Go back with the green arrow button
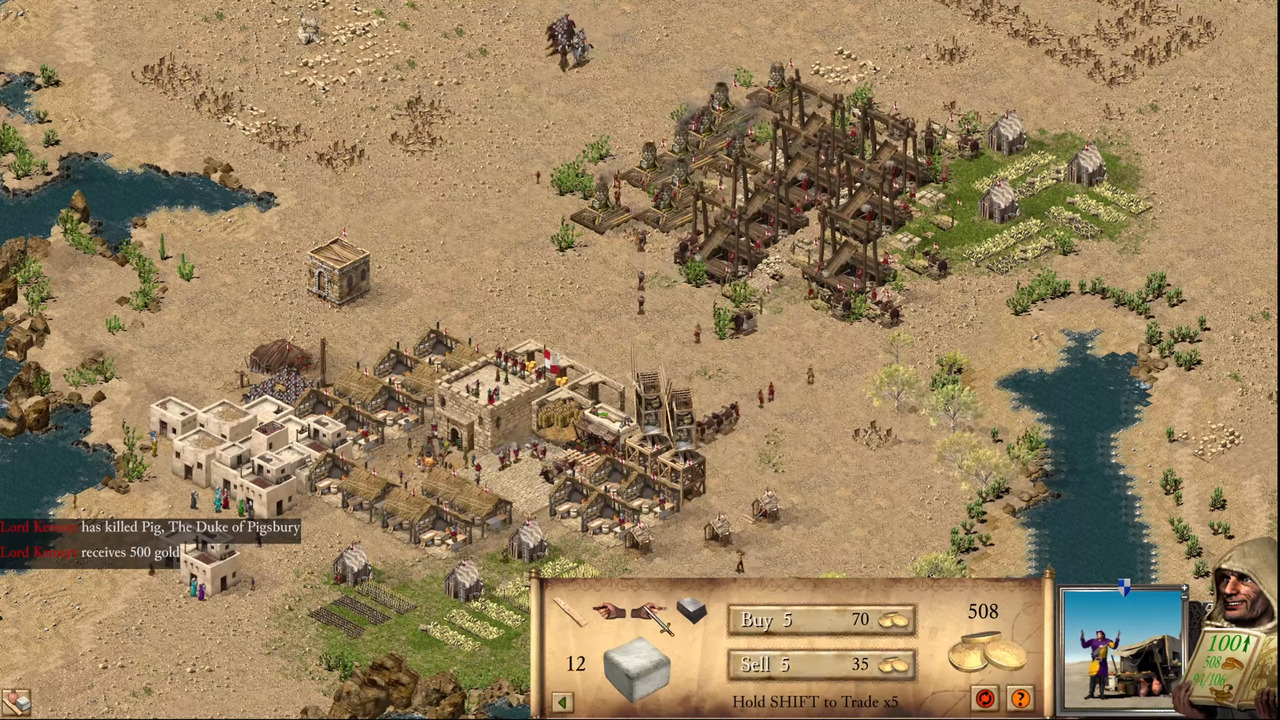Screen dimensions: 1280x720 pos(562,702)
